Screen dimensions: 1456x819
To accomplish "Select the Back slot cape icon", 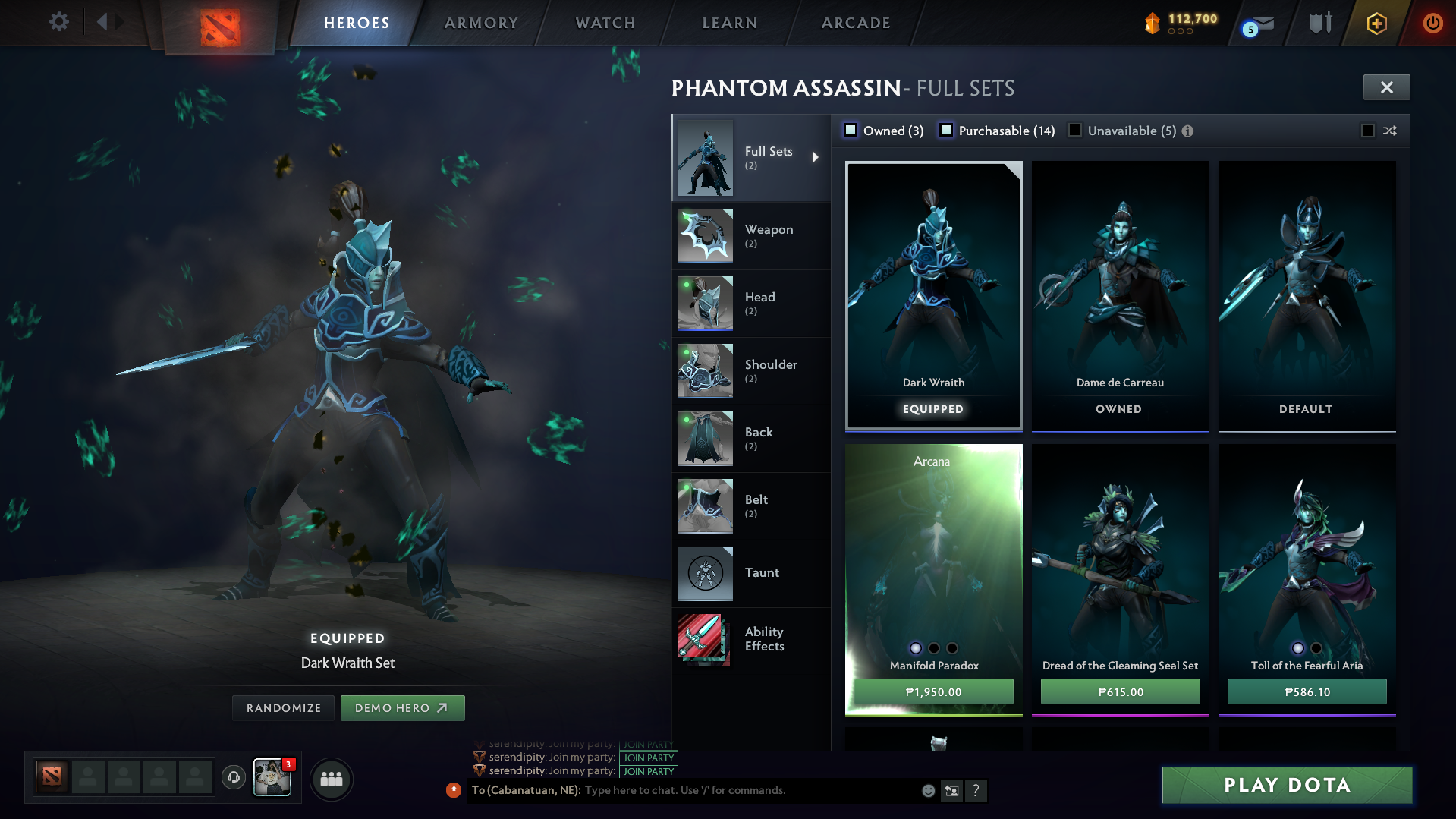I will pyautogui.click(x=704, y=438).
